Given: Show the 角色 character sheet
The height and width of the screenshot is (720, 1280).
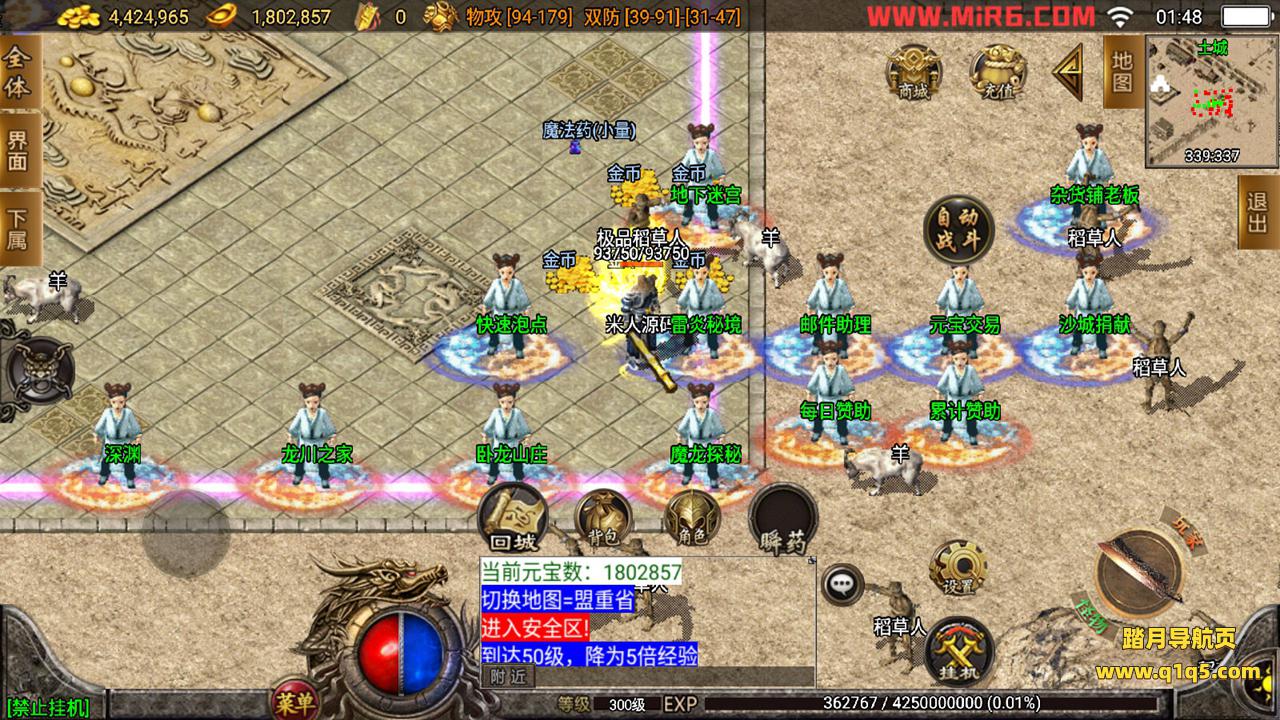Looking at the screenshot, I should [692, 519].
